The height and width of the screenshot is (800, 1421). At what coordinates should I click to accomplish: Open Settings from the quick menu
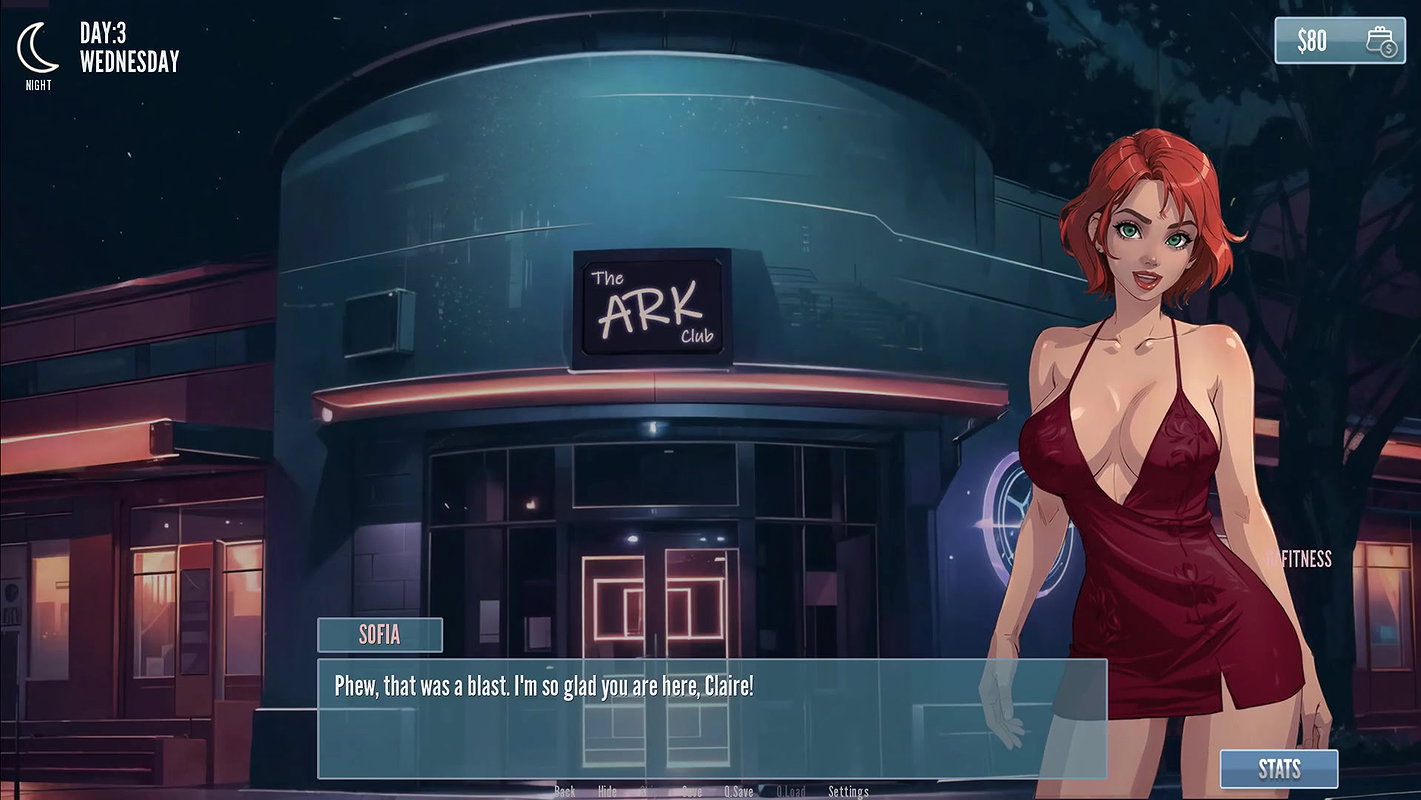coord(848,792)
